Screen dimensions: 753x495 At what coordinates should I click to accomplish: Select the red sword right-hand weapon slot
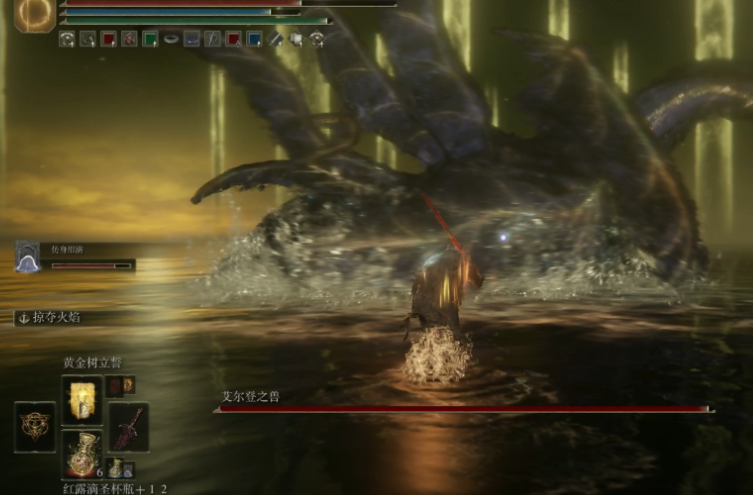tap(129, 427)
